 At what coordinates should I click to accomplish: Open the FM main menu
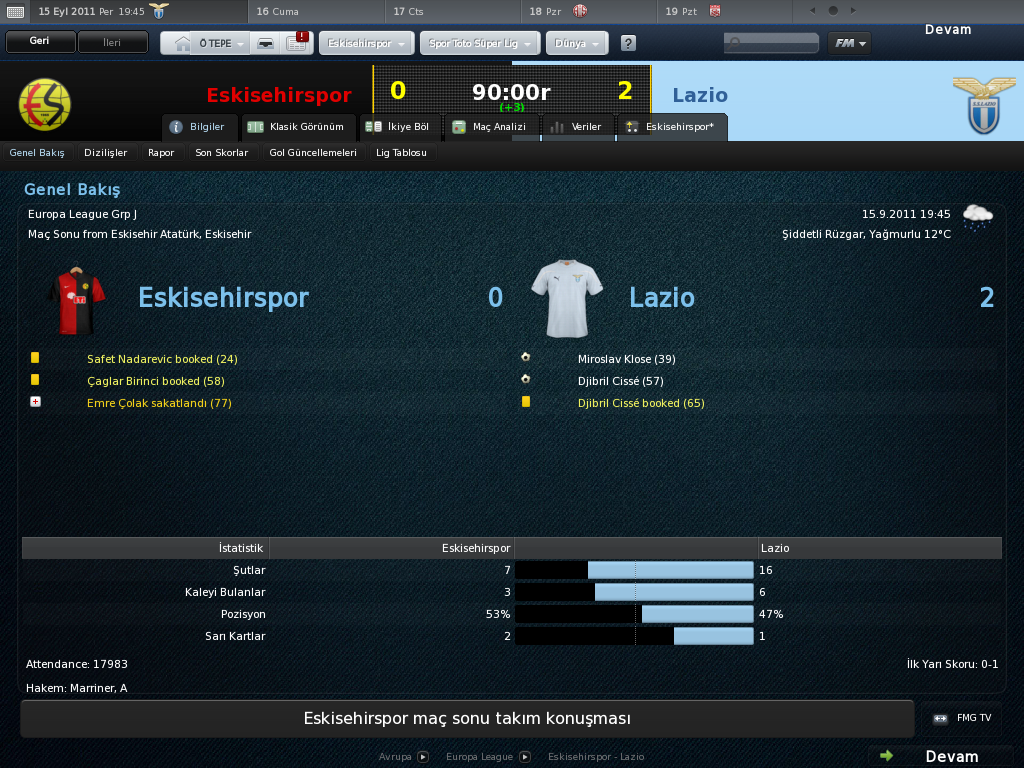(x=849, y=44)
